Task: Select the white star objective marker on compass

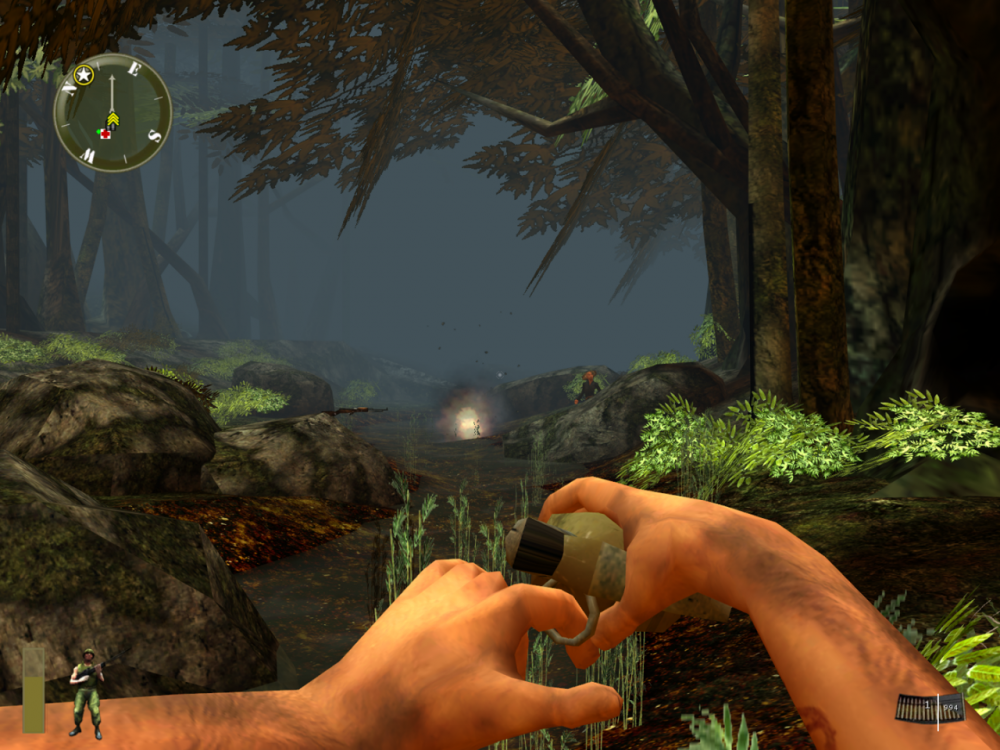Action: [x=84, y=75]
